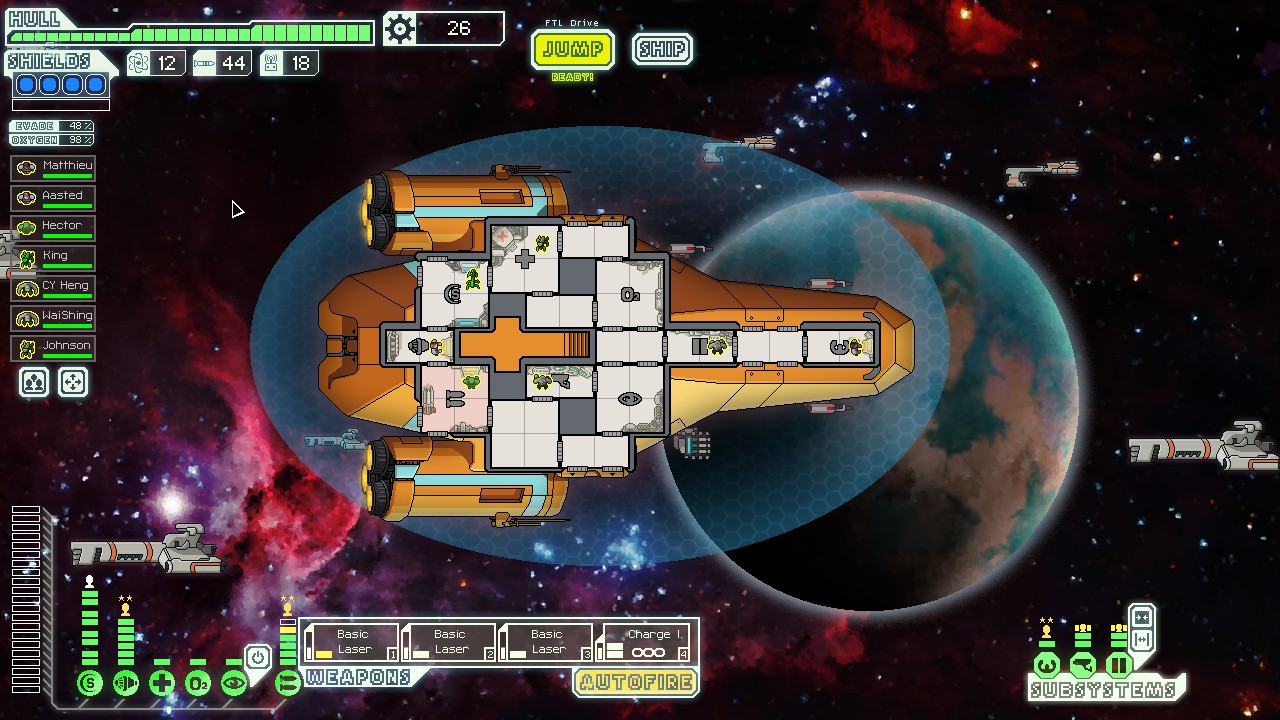The height and width of the screenshot is (720, 1280).
Task: Toggle the oxygen system icon
Action: (x=198, y=684)
